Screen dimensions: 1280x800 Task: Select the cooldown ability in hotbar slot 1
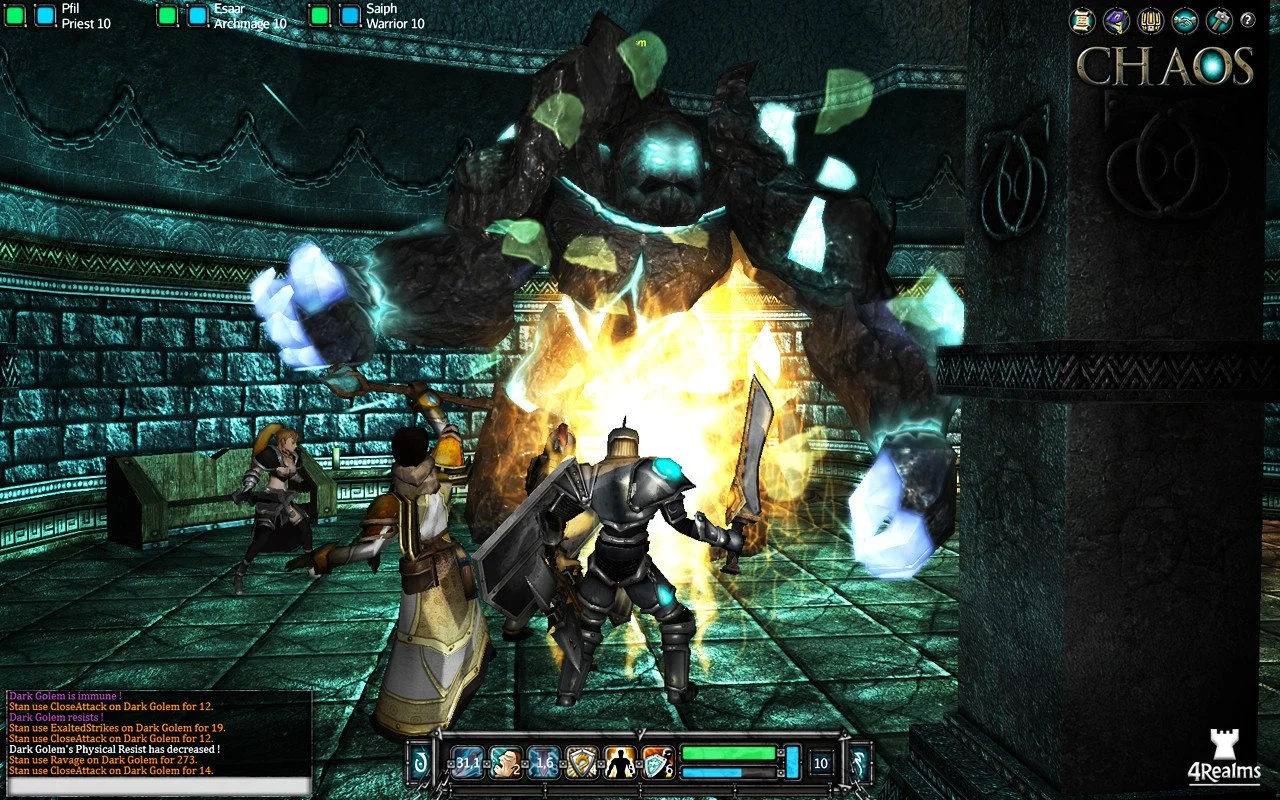click(468, 764)
